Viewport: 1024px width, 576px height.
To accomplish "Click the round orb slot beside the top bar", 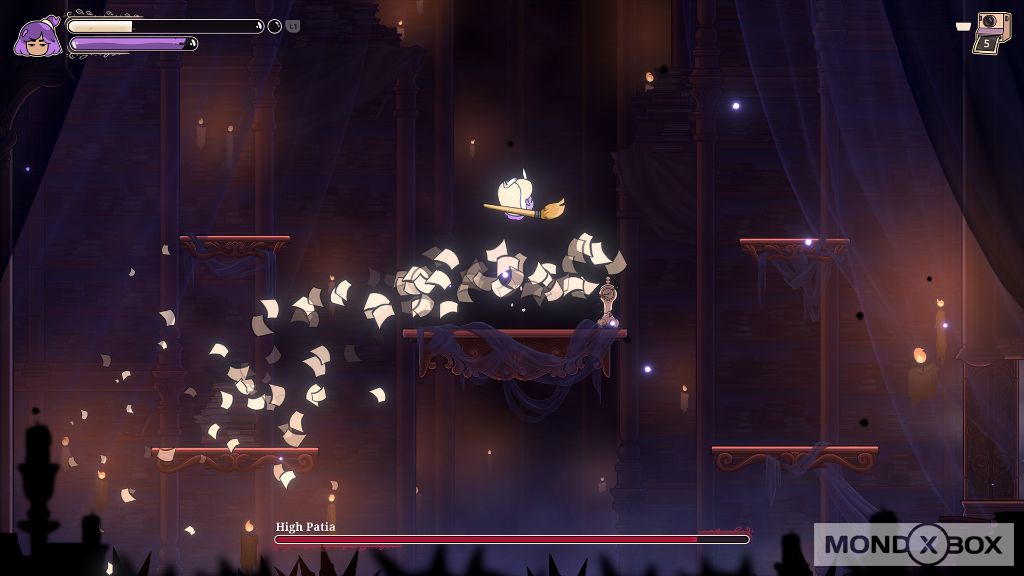I will click(x=275, y=26).
